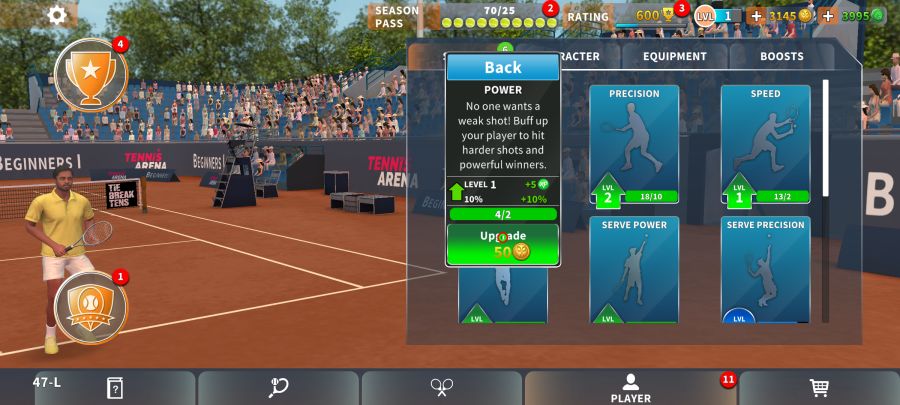Pick the Serve Precision skill card
The height and width of the screenshot is (405, 900).
(765, 269)
